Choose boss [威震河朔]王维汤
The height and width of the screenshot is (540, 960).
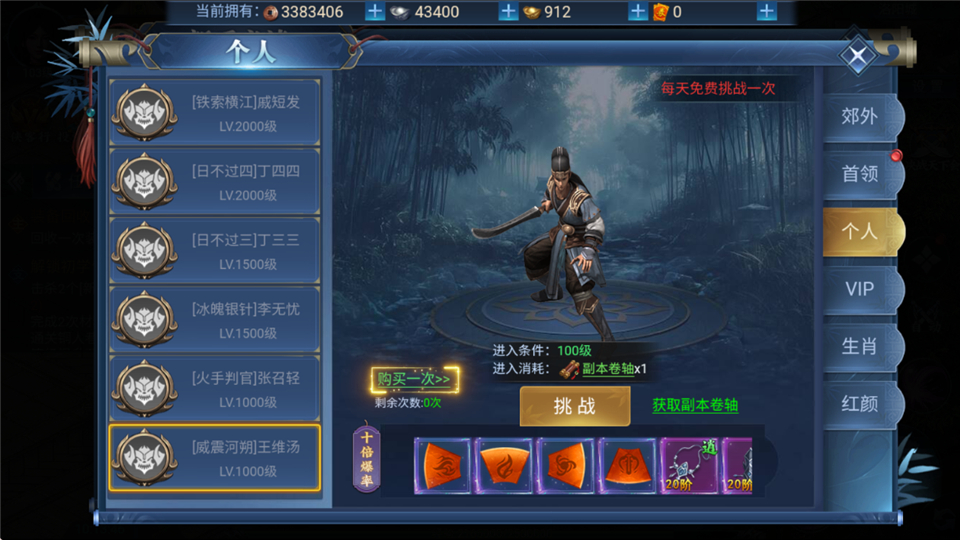[x=215, y=457]
